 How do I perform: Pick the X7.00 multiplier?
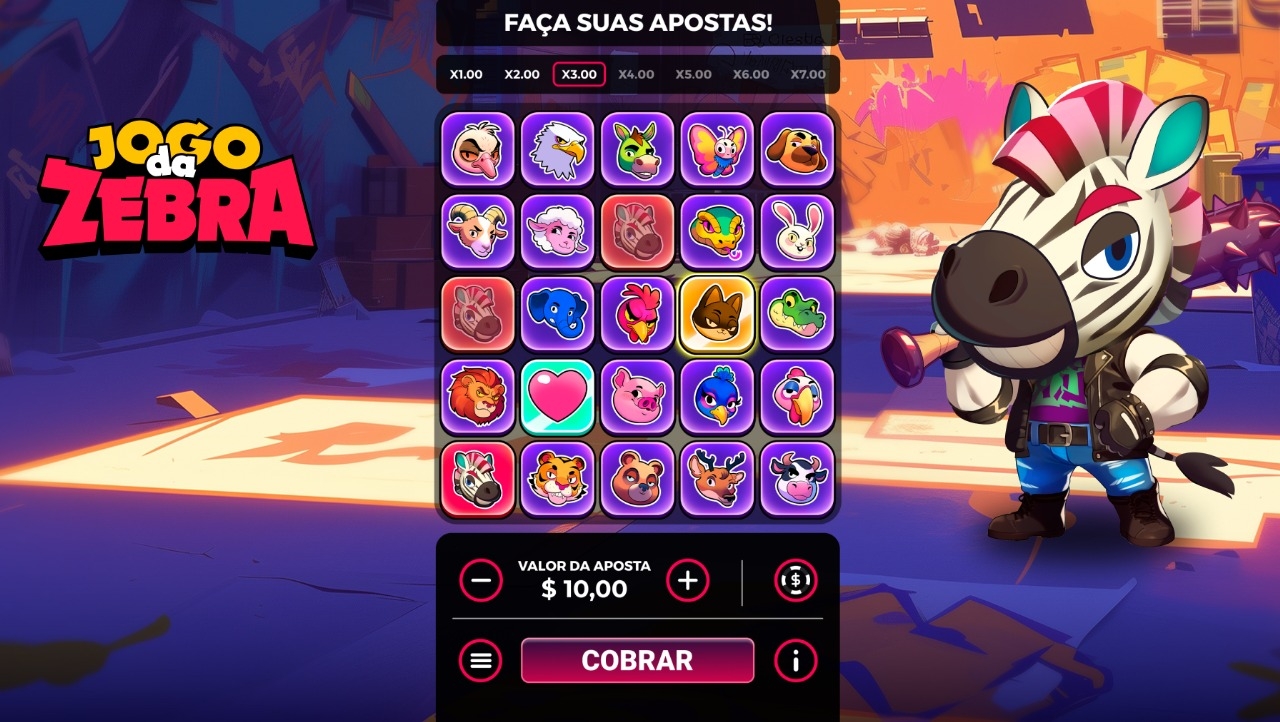pyautogui.click(x=808, y=74)
